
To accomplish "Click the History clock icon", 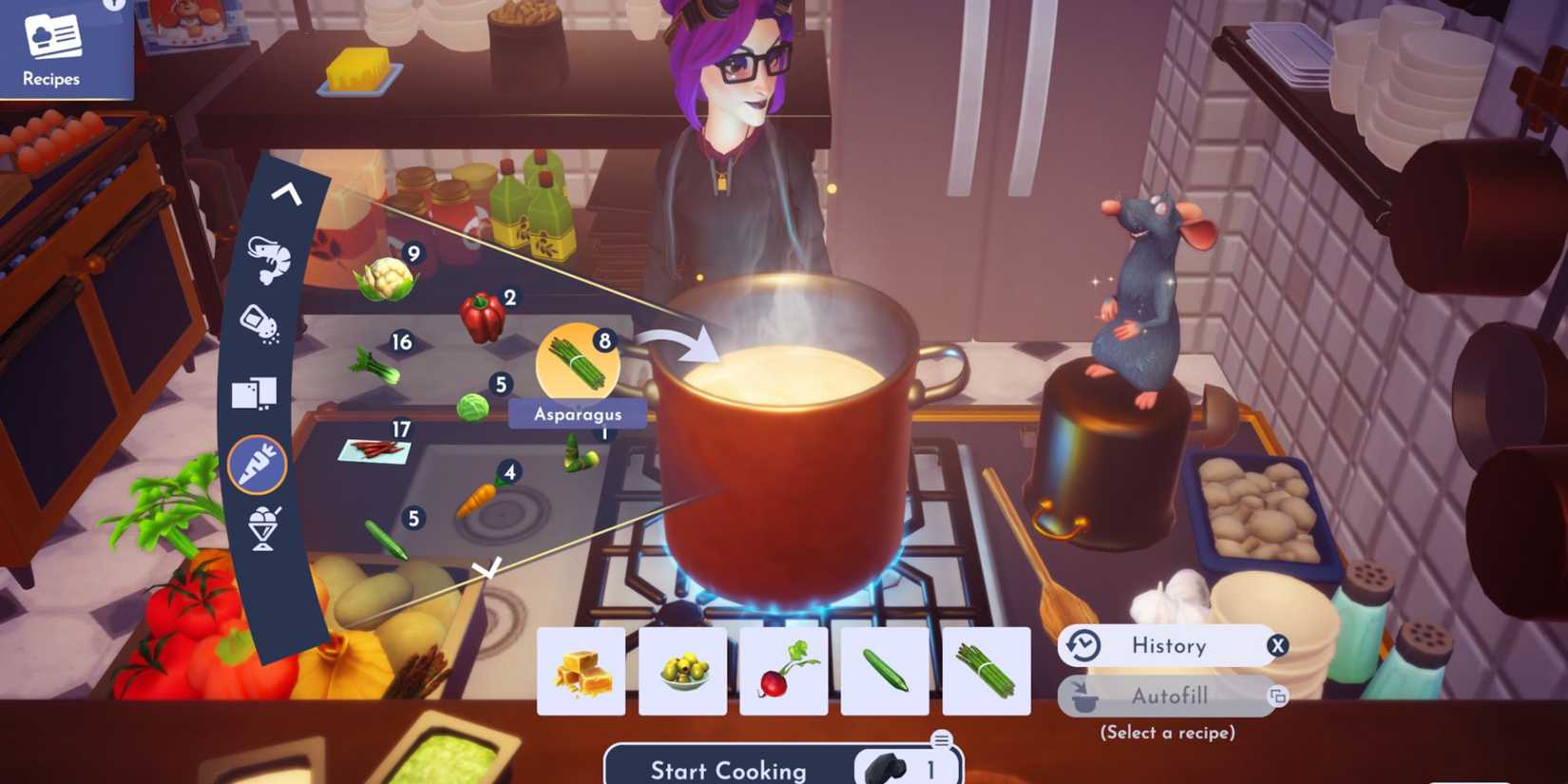I will [1083, 645].
